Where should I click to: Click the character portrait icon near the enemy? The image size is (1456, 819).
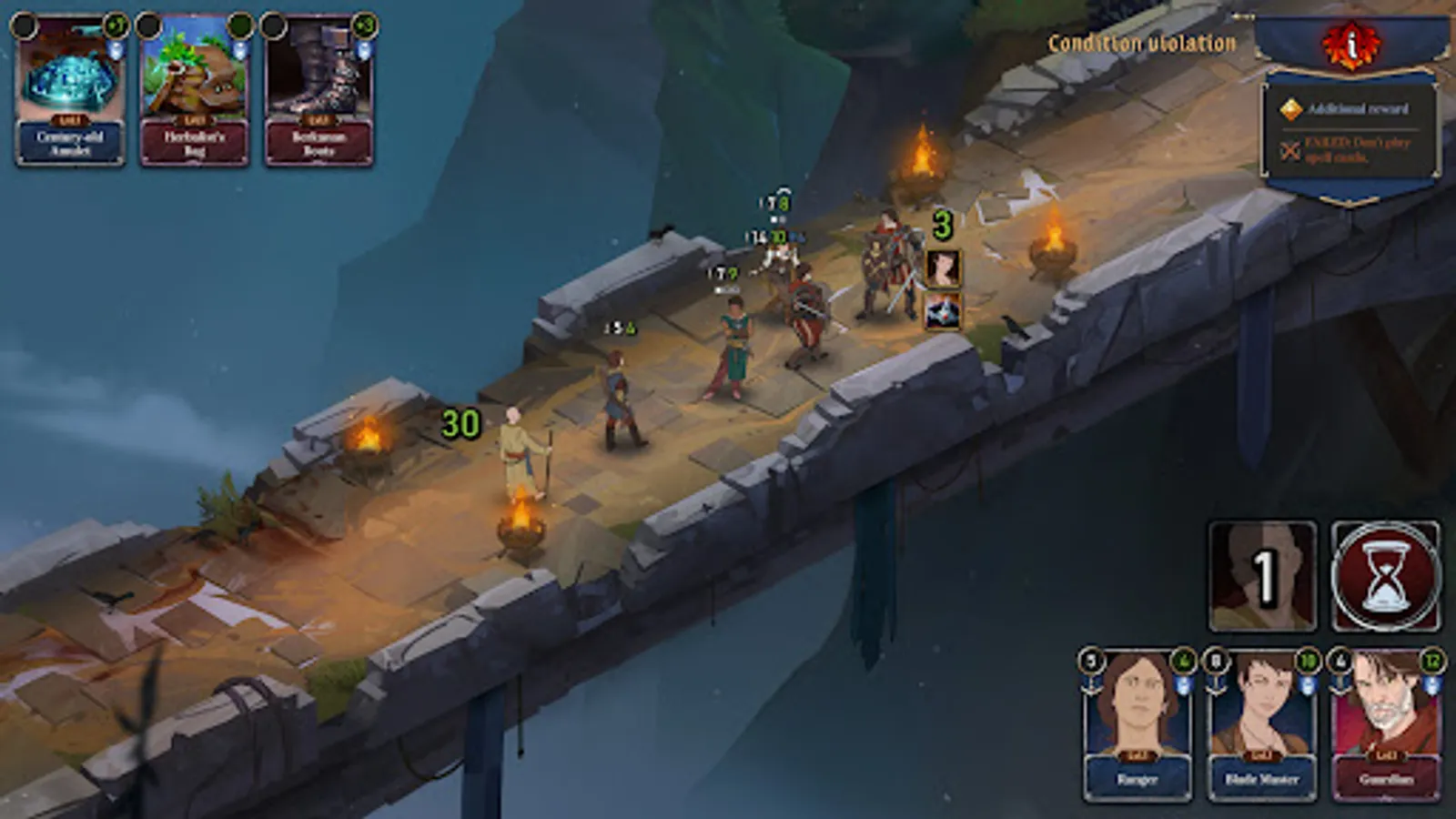click(x=942, y=268)
